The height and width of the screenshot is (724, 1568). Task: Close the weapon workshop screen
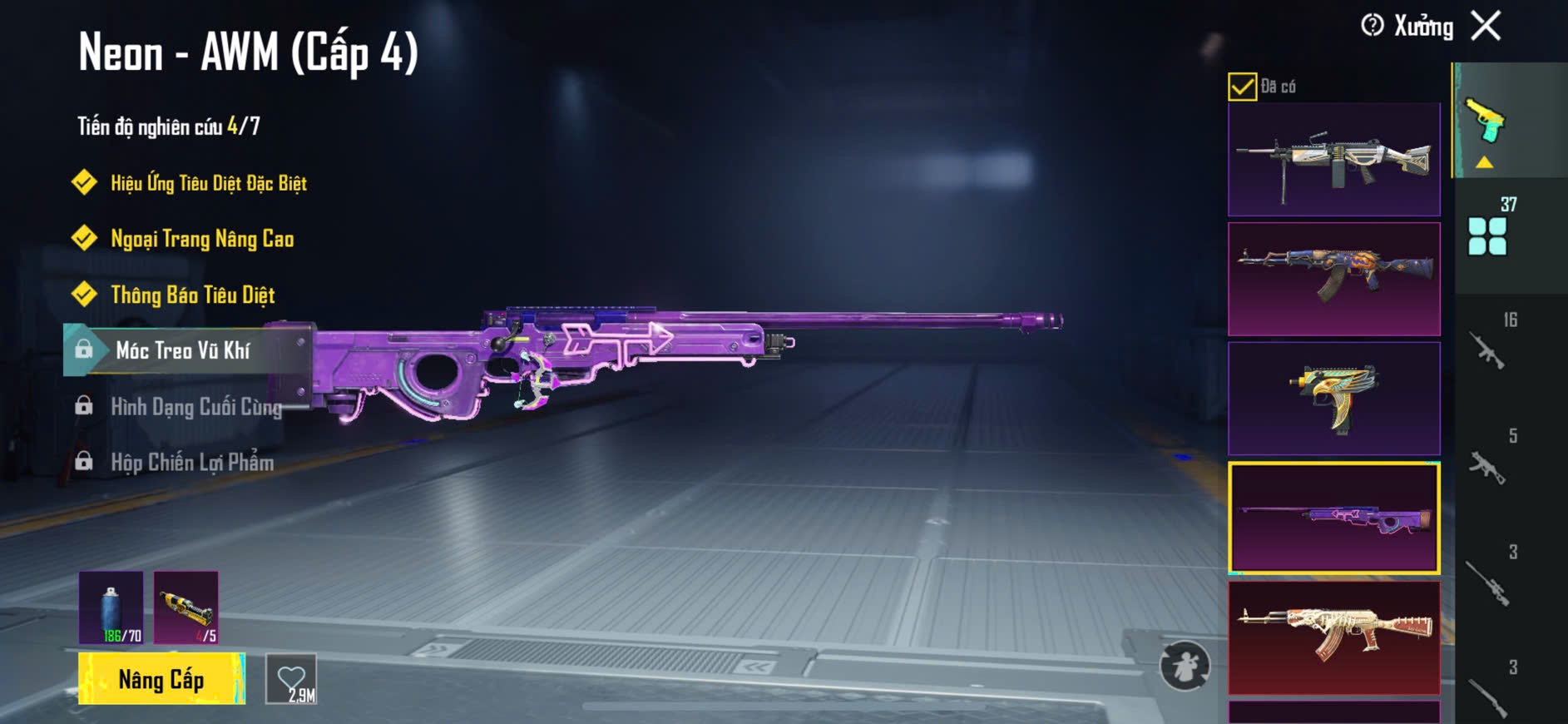(1486, 26)
